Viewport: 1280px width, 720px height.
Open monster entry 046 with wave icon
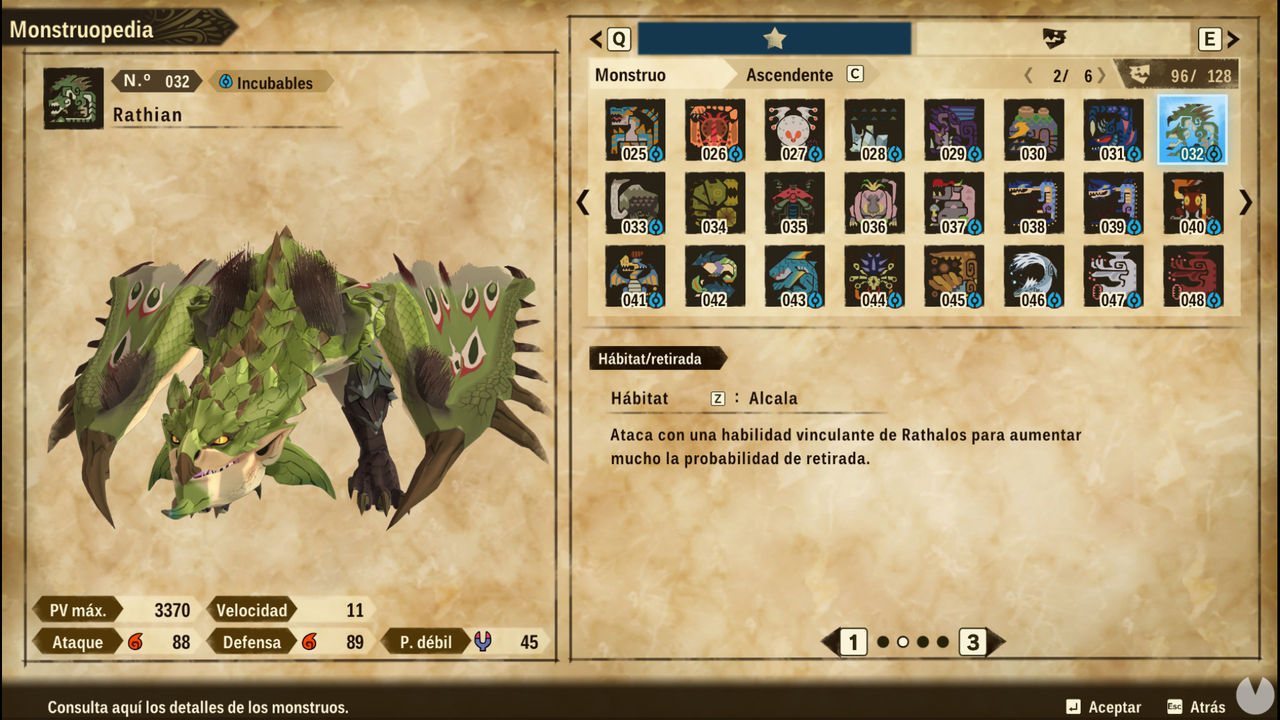click(1032, 276)
